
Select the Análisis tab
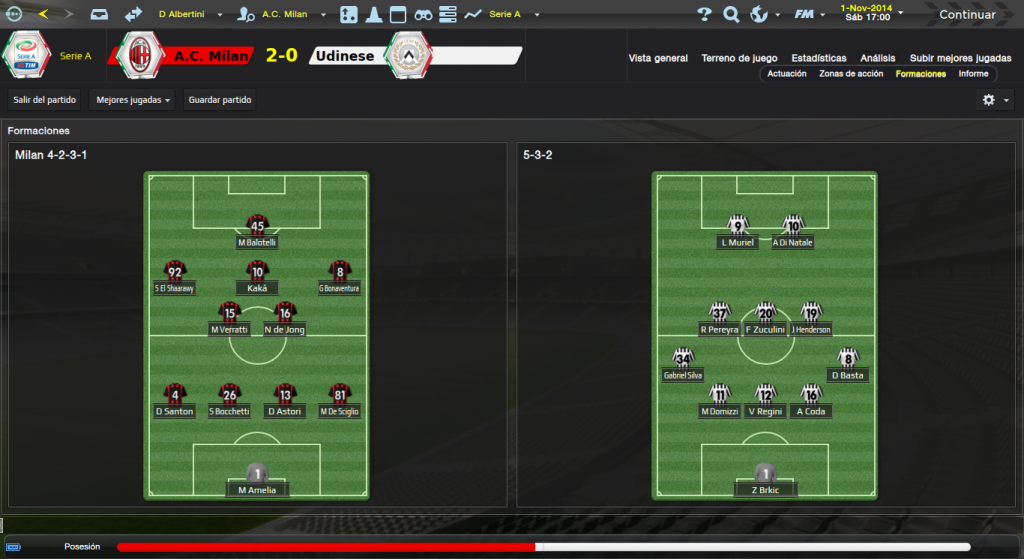pyautogui.click(x=878, y=58)
